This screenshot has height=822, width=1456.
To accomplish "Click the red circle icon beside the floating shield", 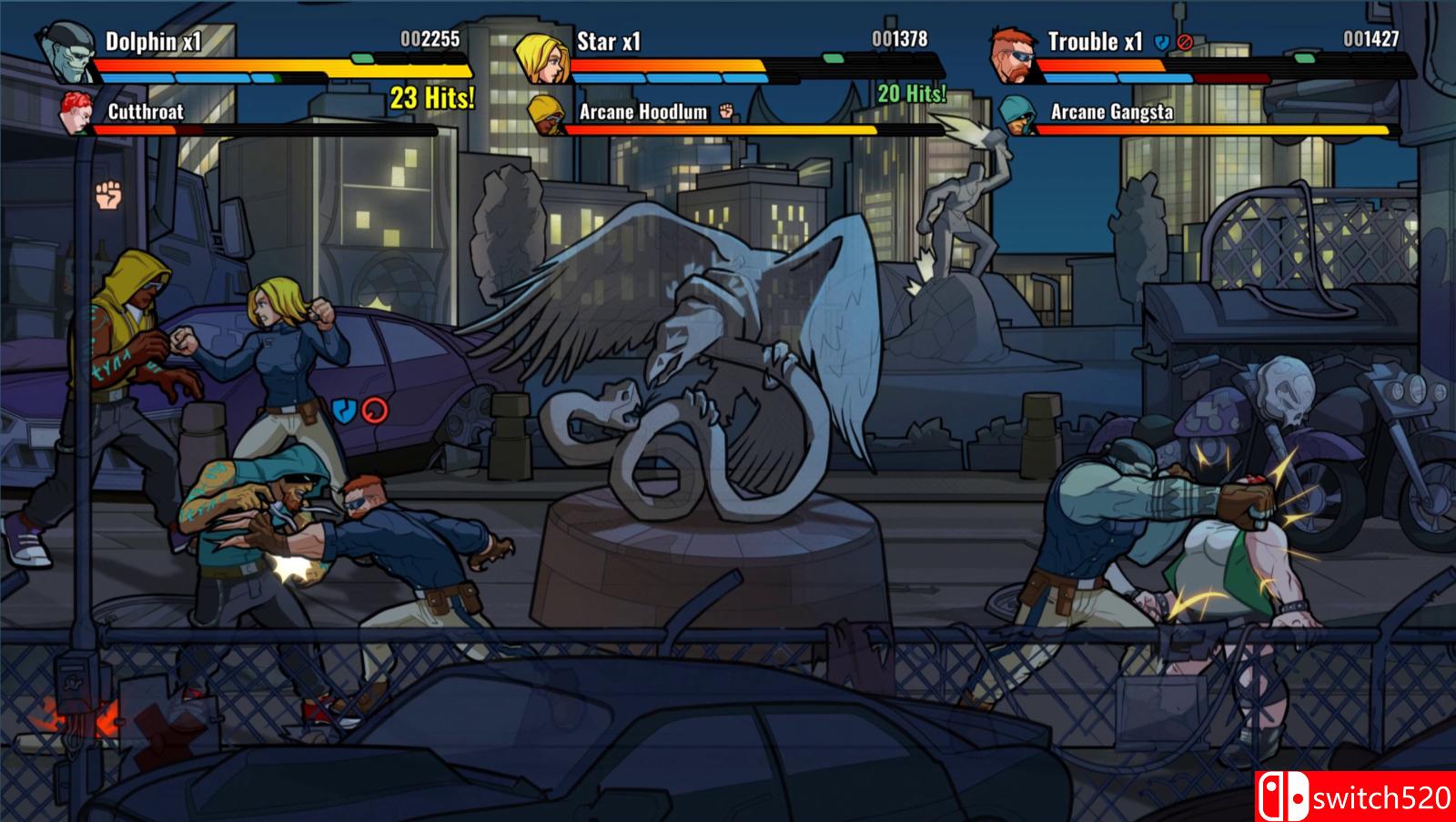I will click(375, 411).
